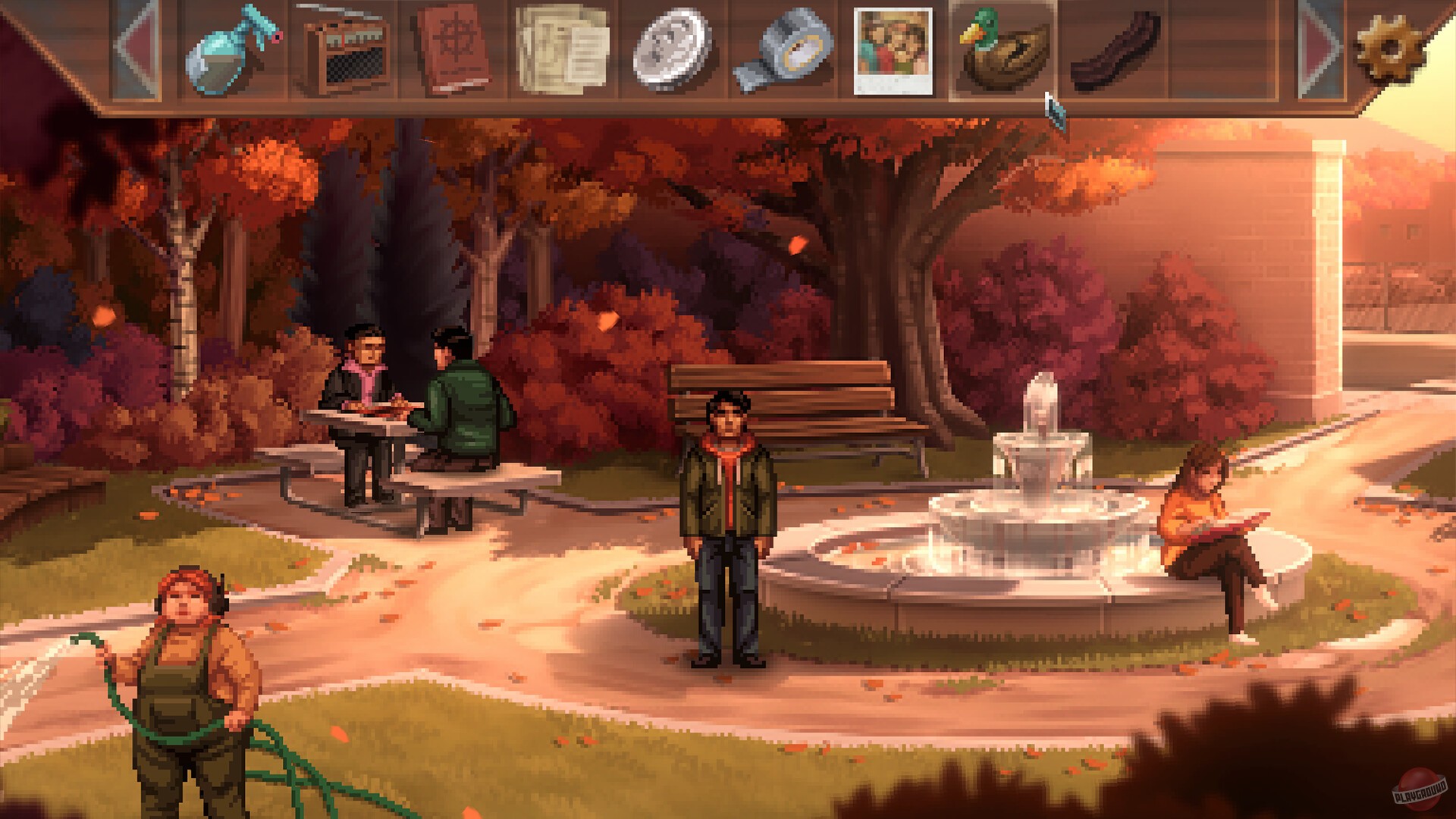Viewport: 1456px width, 819px height.
Task: Select the portable radio amplifier item
Action: 341,49
